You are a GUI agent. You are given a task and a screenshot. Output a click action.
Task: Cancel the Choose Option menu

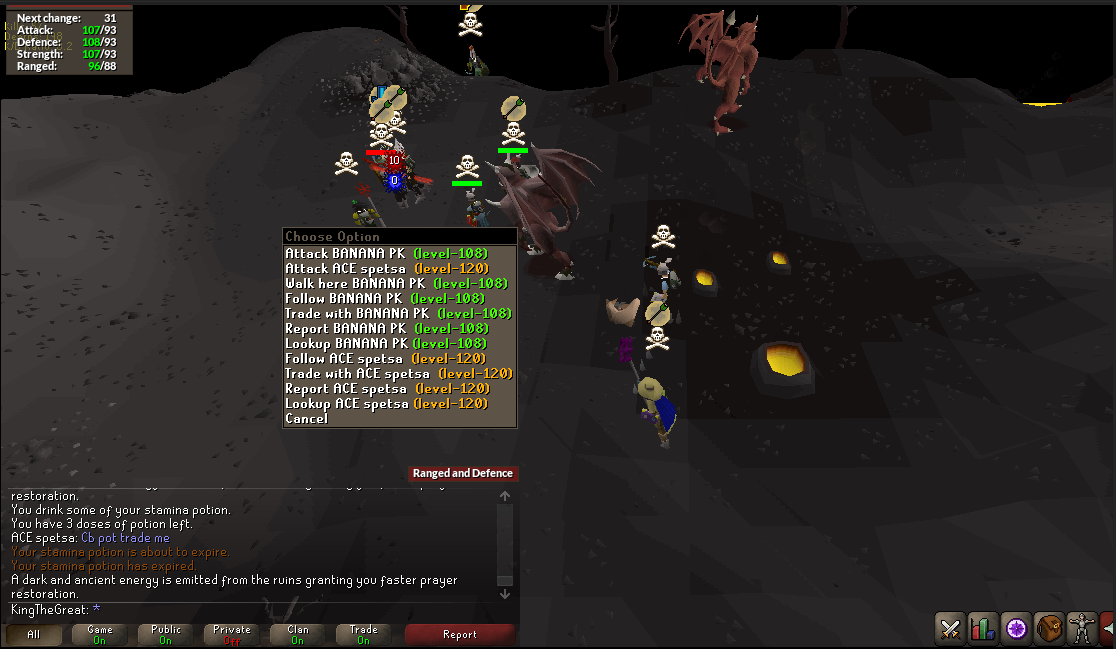(x=306, y=418)
